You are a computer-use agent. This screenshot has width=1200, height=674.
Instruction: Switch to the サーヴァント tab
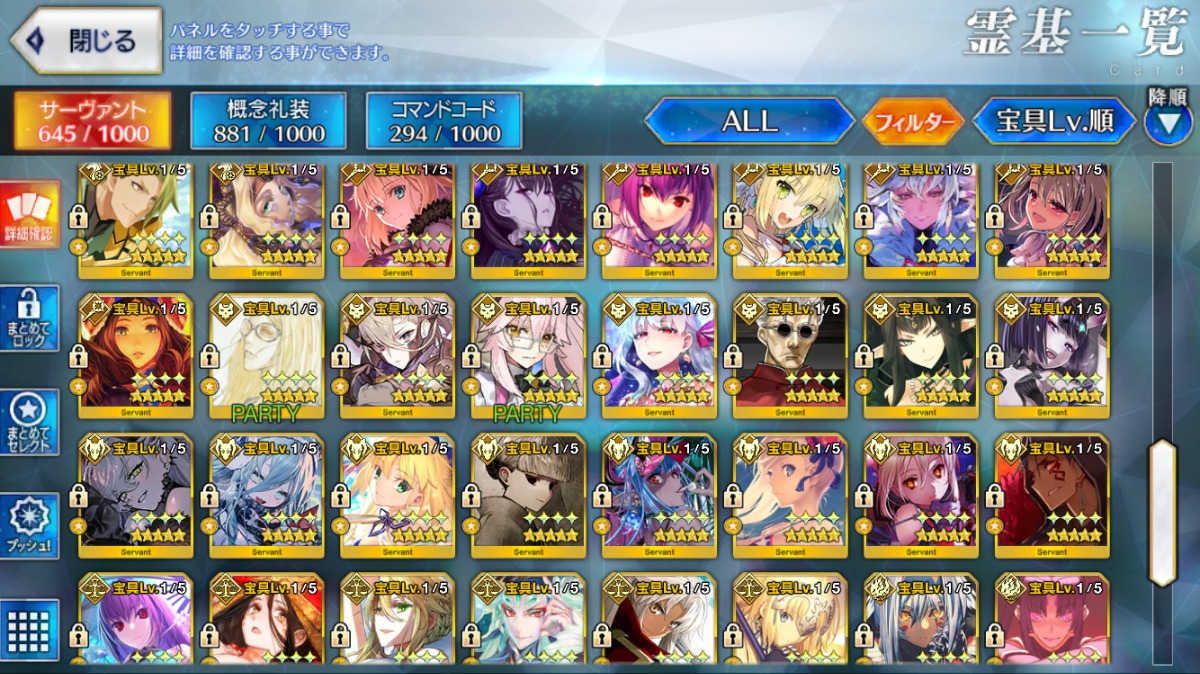coord(92,121)
